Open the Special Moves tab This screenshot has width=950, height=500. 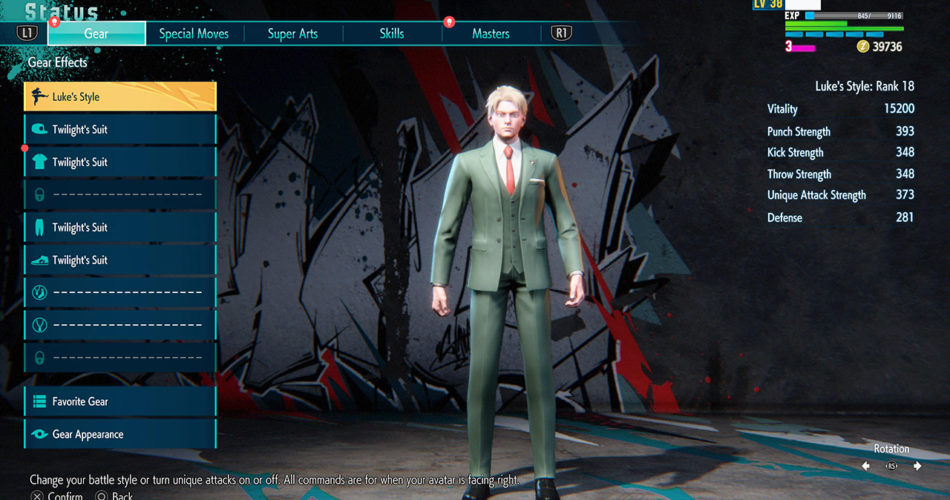pos(194,33)
